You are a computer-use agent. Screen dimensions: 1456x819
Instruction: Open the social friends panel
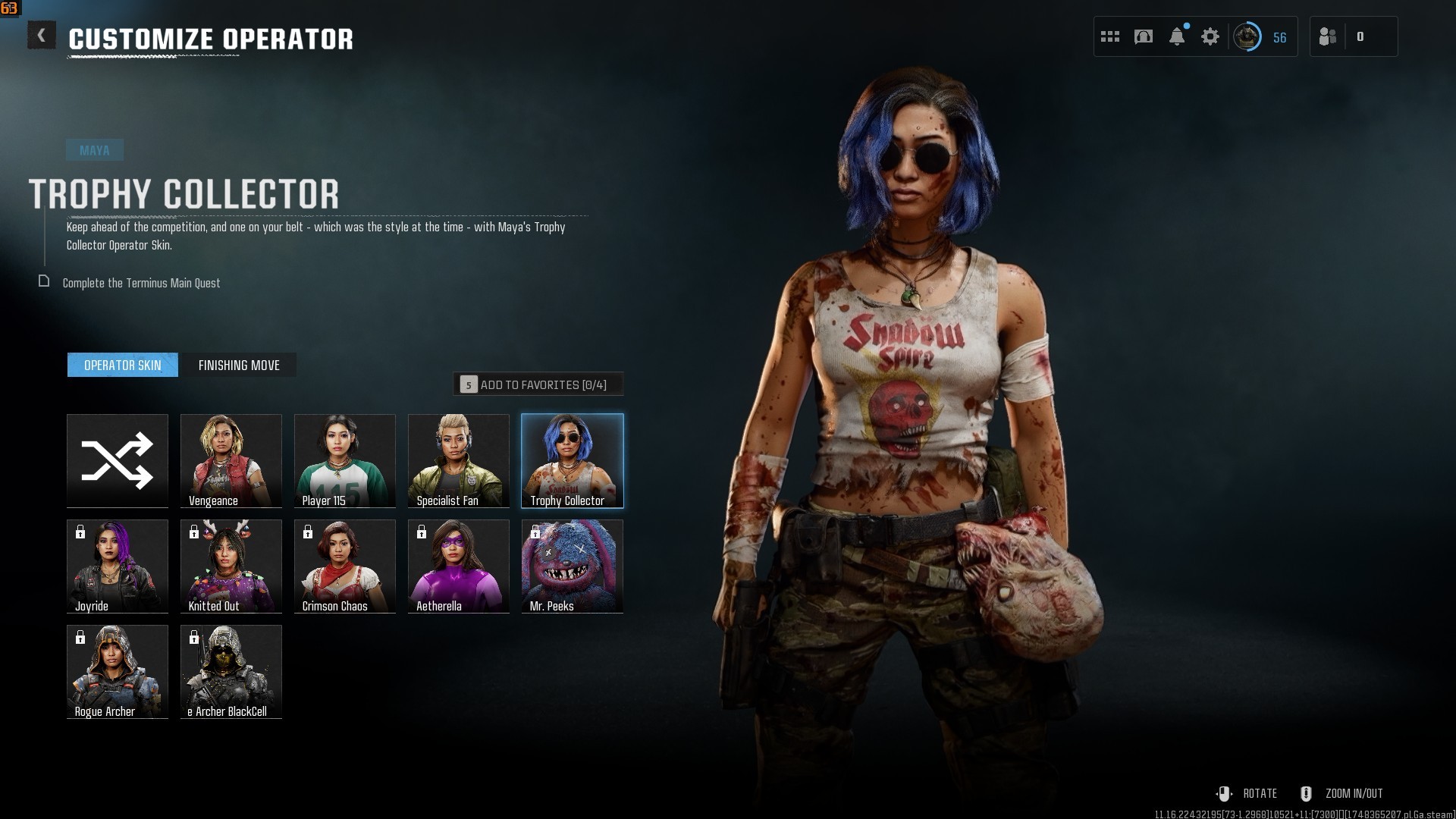tap(1329, 36)
